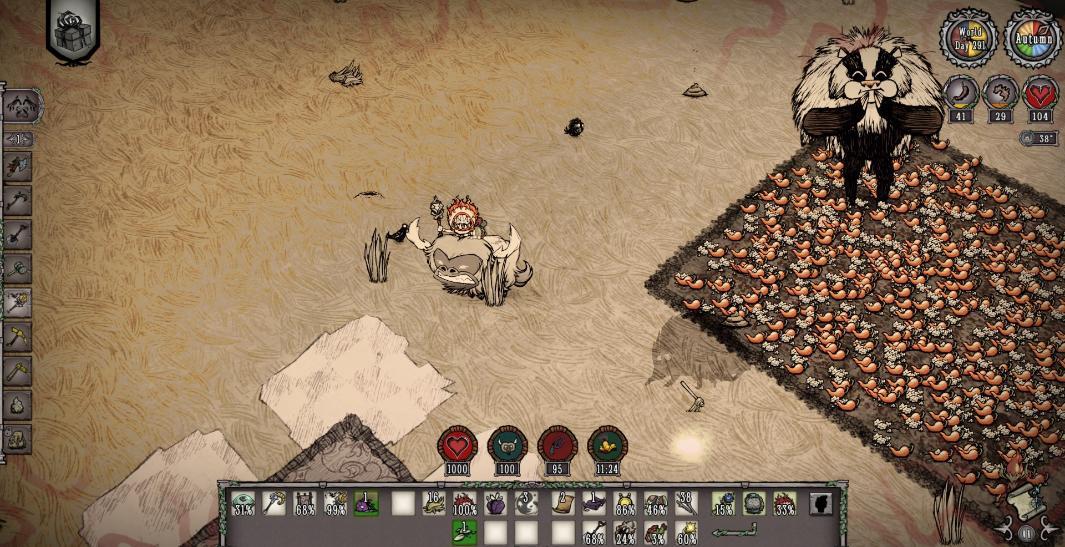Select the red item at 100%
Viewport: 1065px width, 547px height.
pos(464,504)
